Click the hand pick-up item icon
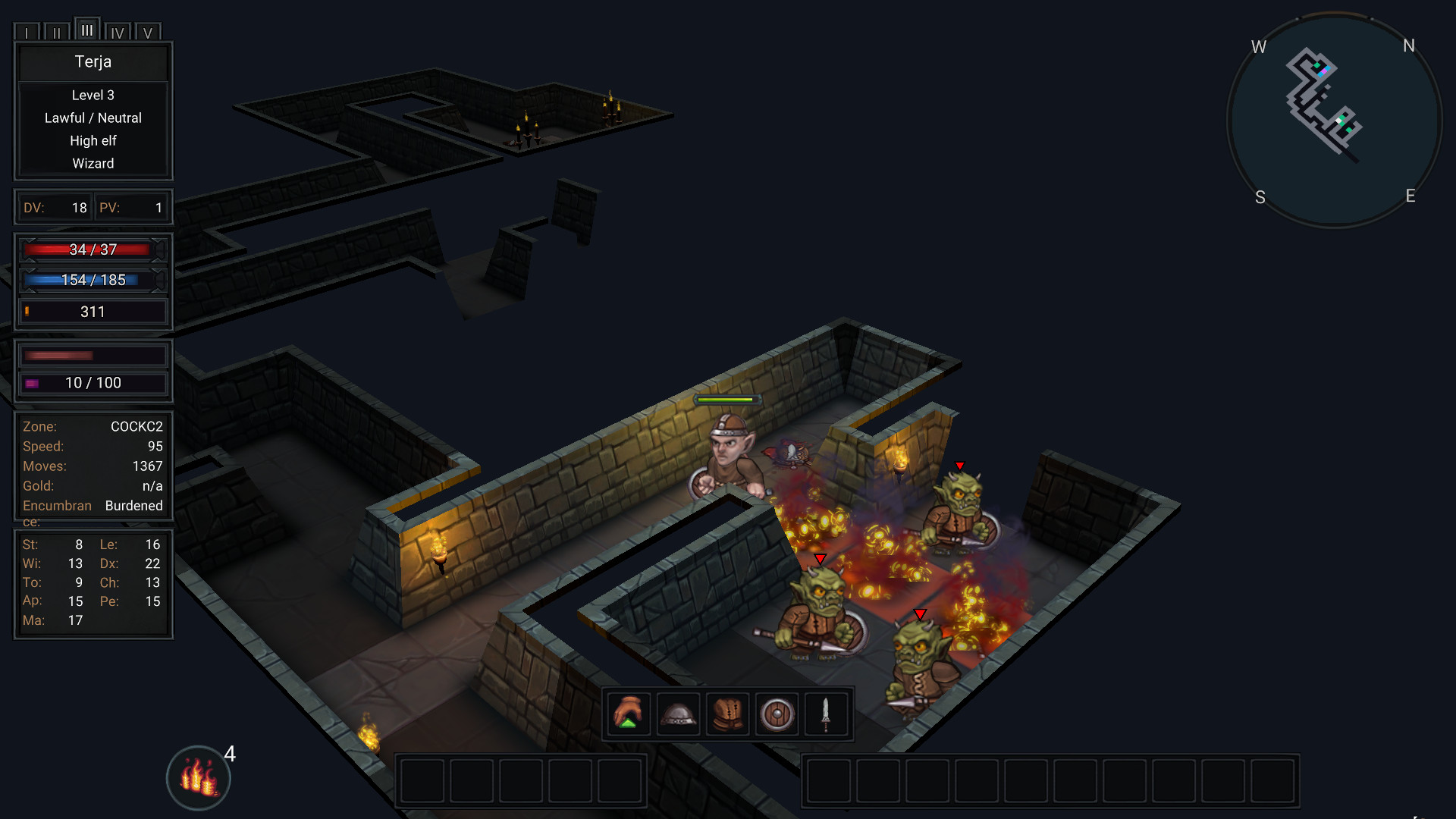This screenshot has width=1456, height=819. click(629, 714)
